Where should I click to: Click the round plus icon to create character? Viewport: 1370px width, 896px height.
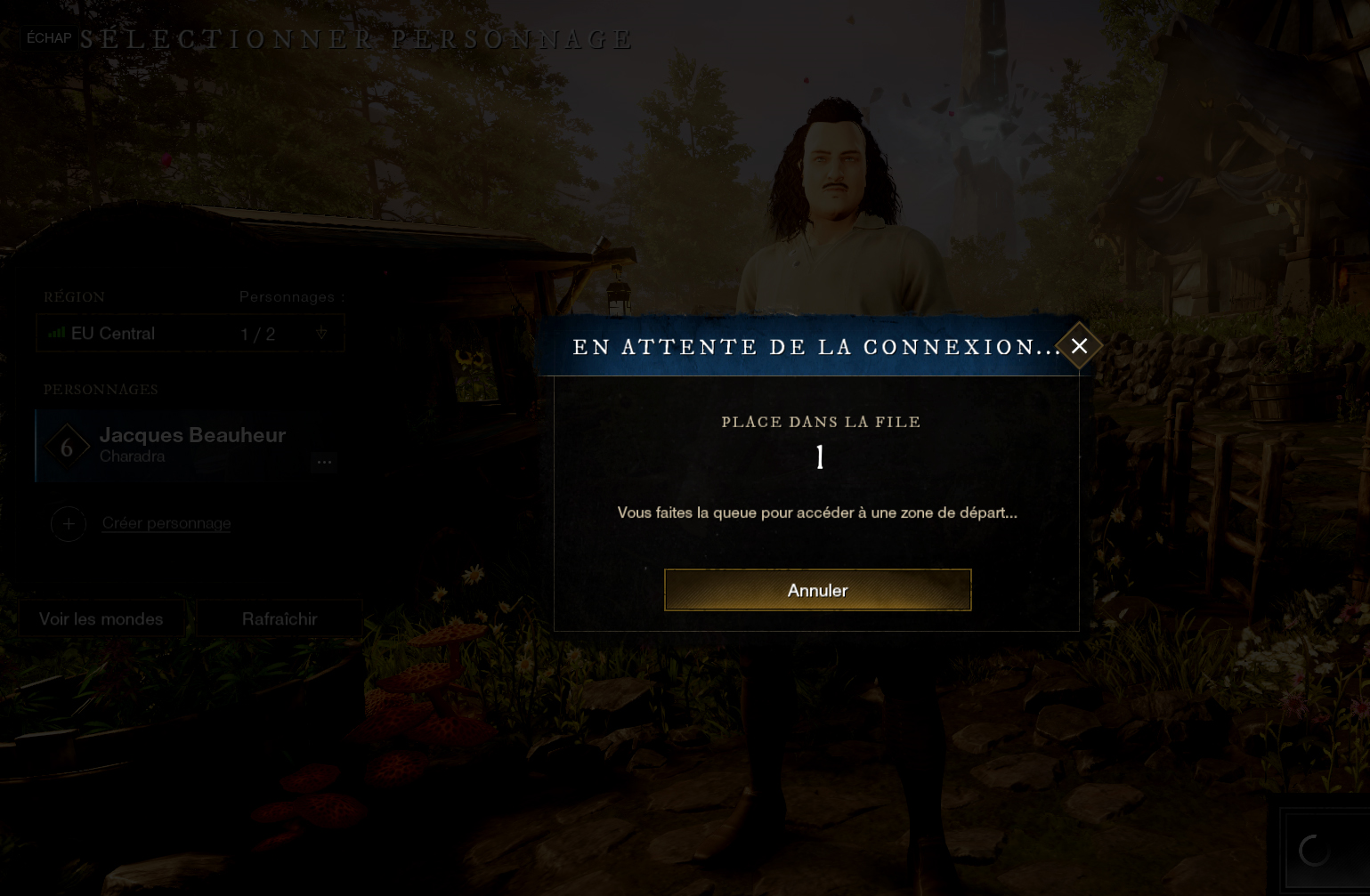tap(69, 523)
